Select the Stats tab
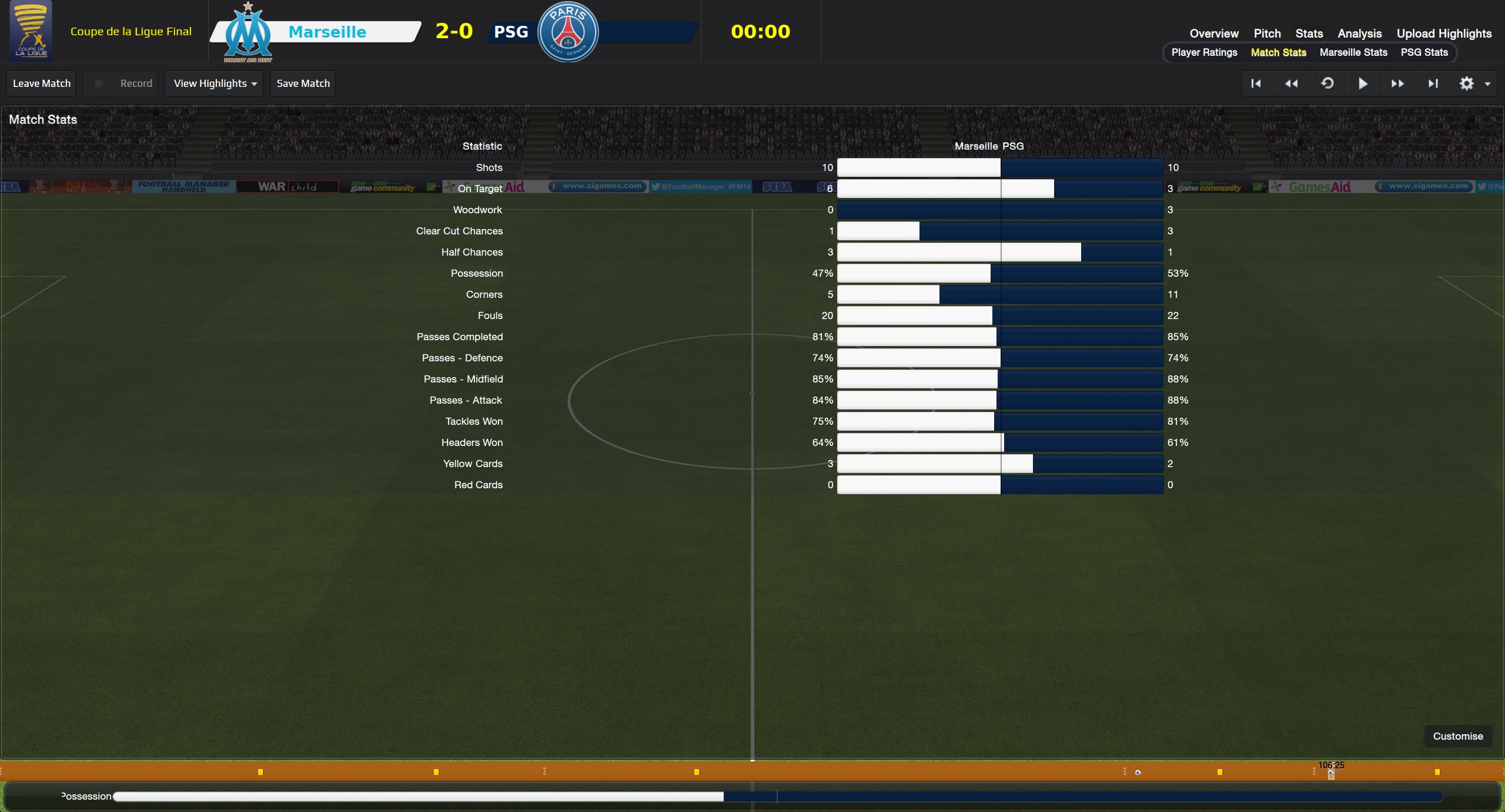Viewport: 1505px width, 812px height. (1309, 33)
